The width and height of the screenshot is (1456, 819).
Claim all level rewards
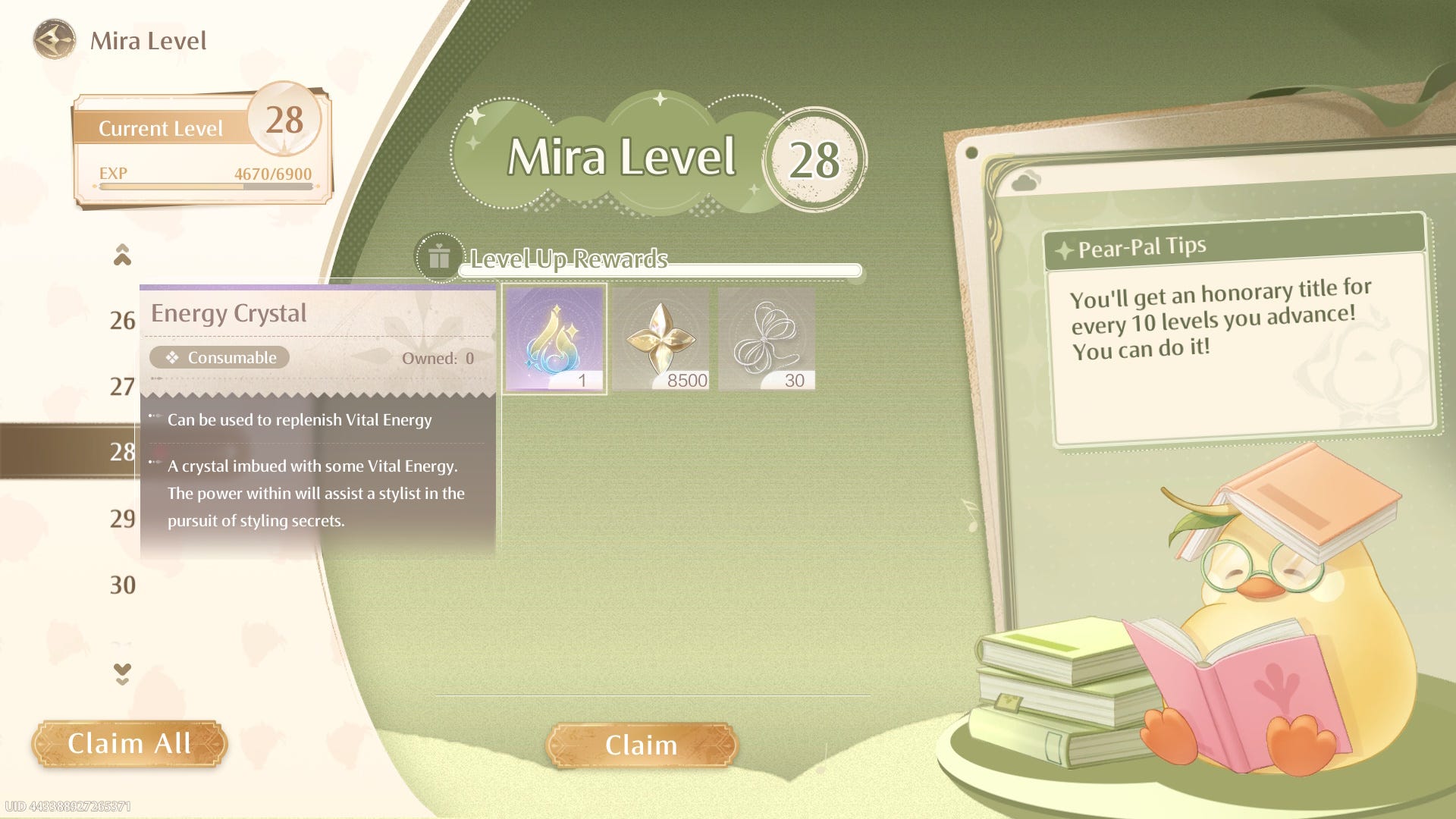click(129, 744)
